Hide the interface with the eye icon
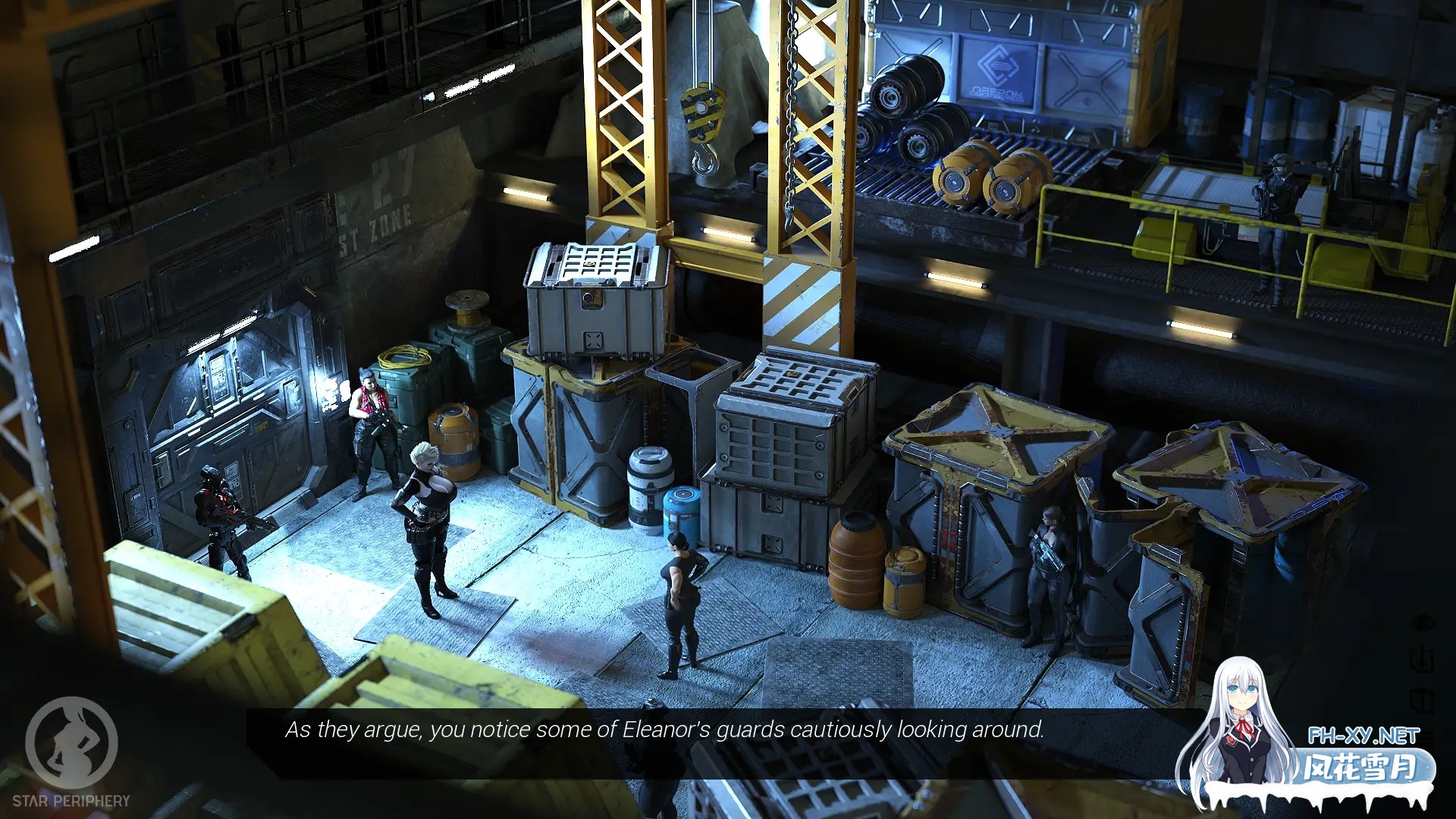 tap(1423, 623)
